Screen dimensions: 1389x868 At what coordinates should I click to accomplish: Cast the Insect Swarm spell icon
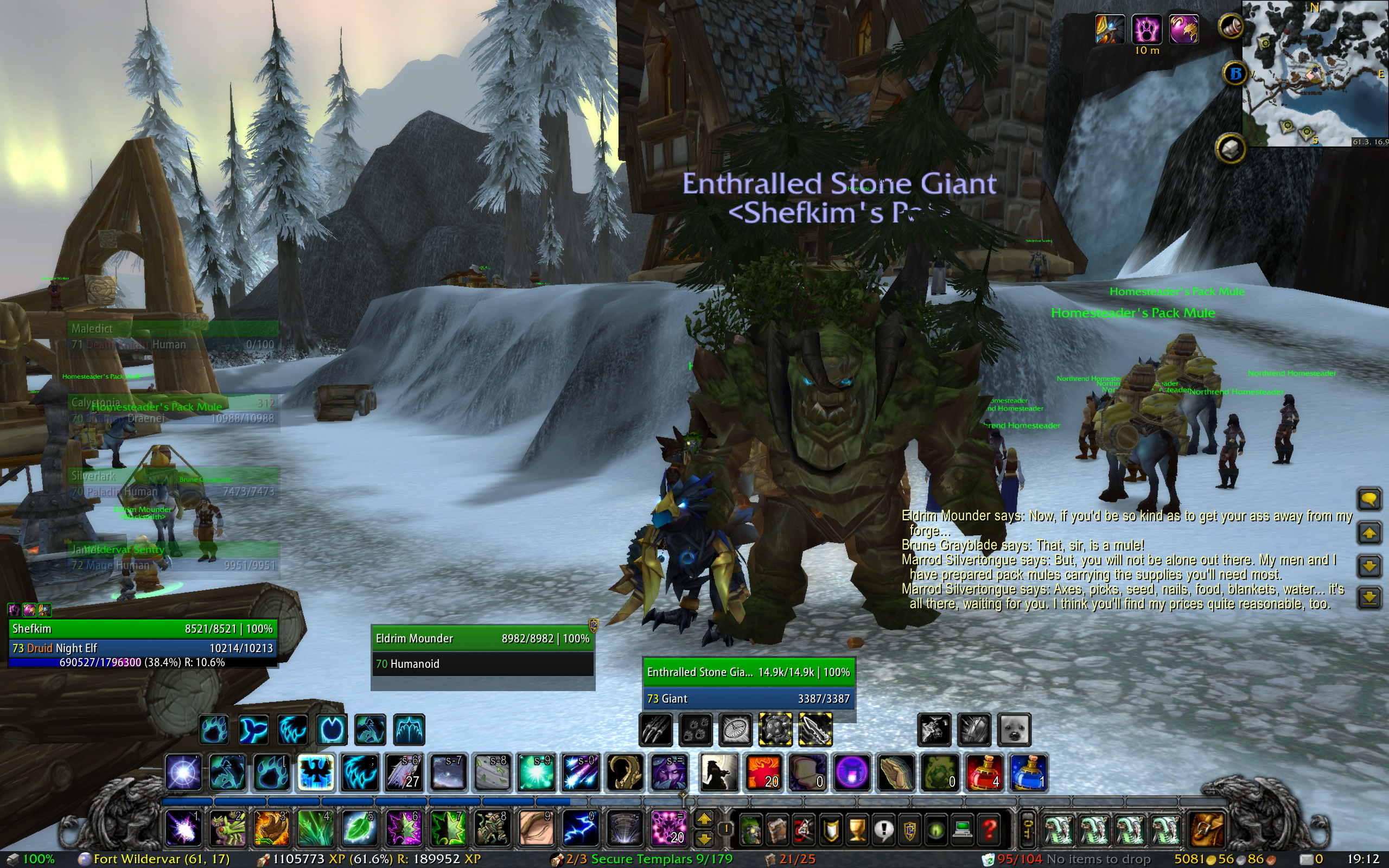[x=227, y=828]
